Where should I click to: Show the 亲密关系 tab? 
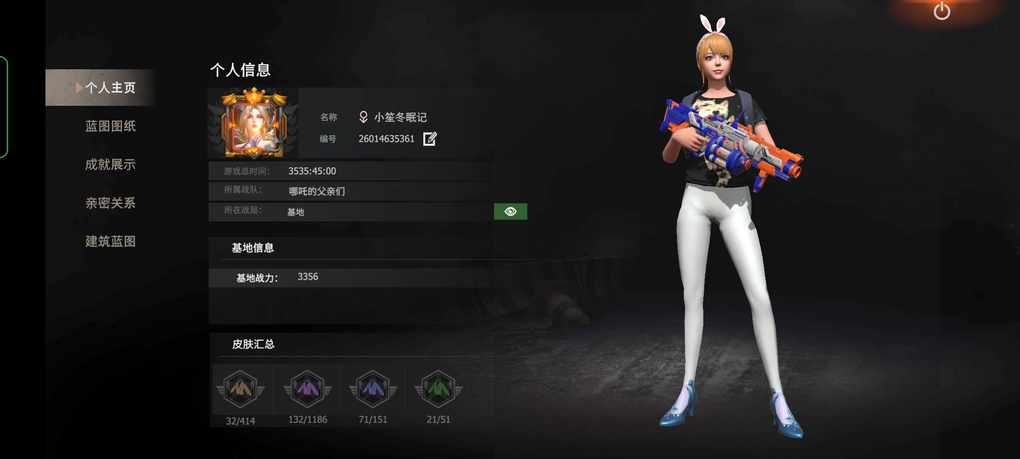coord(110,203)
